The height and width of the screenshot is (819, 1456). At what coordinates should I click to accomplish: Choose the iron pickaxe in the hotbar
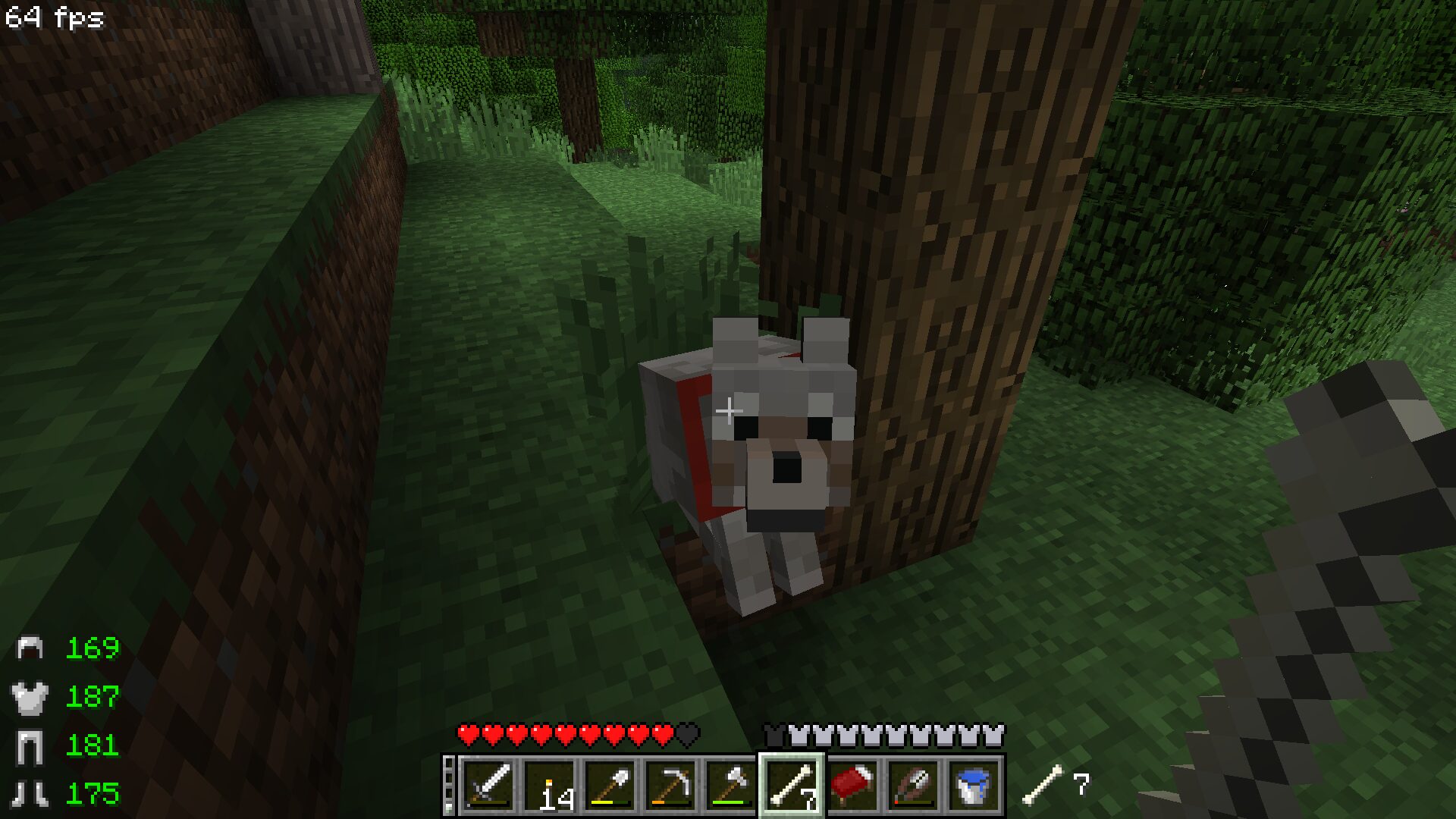(670, 786)
